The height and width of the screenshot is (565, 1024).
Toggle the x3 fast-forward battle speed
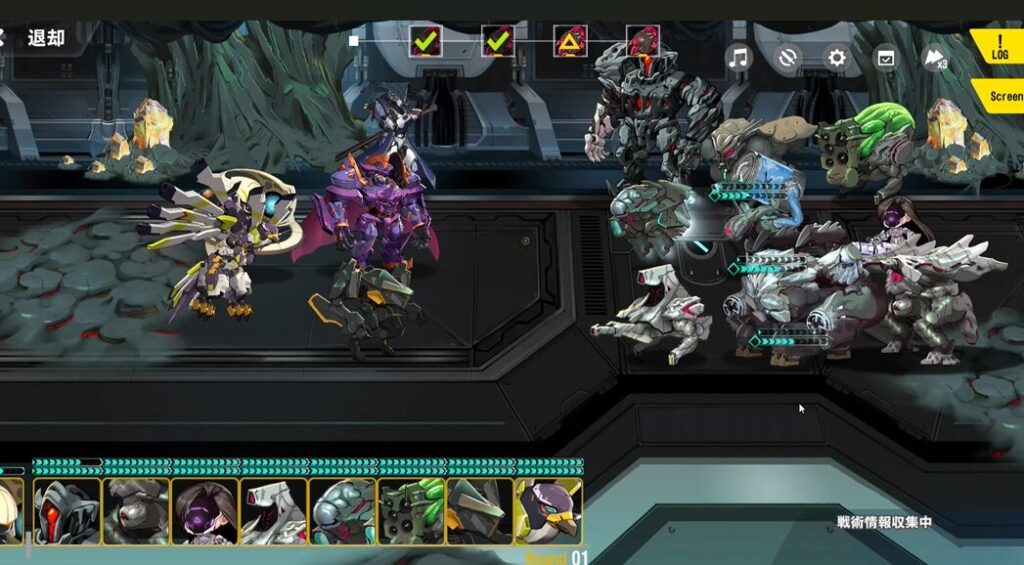(x=935, y=58)
